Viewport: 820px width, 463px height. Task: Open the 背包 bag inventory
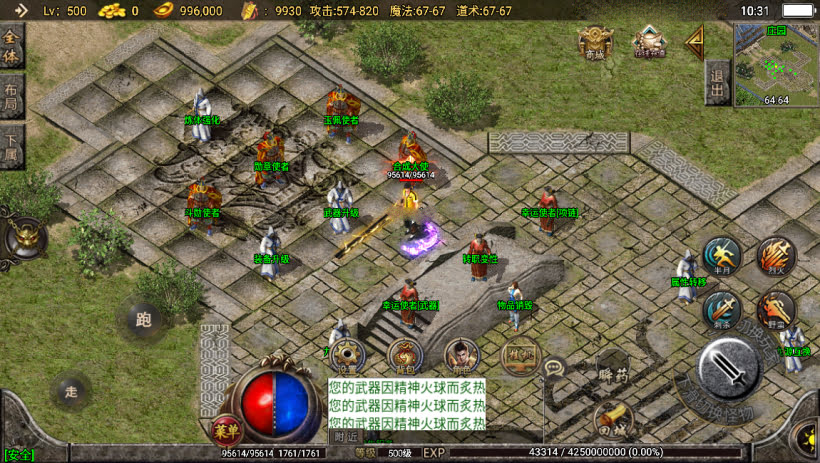(x=404, y=354)
